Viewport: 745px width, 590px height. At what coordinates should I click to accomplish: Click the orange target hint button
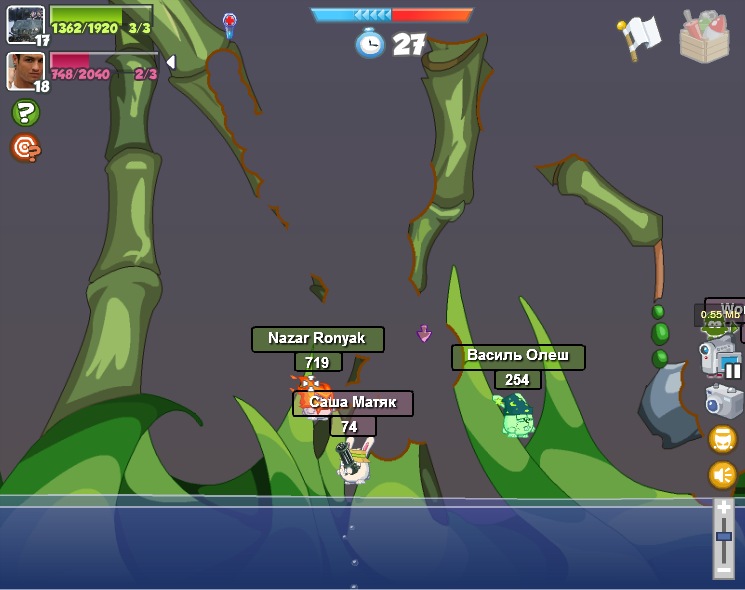[25, 148]
